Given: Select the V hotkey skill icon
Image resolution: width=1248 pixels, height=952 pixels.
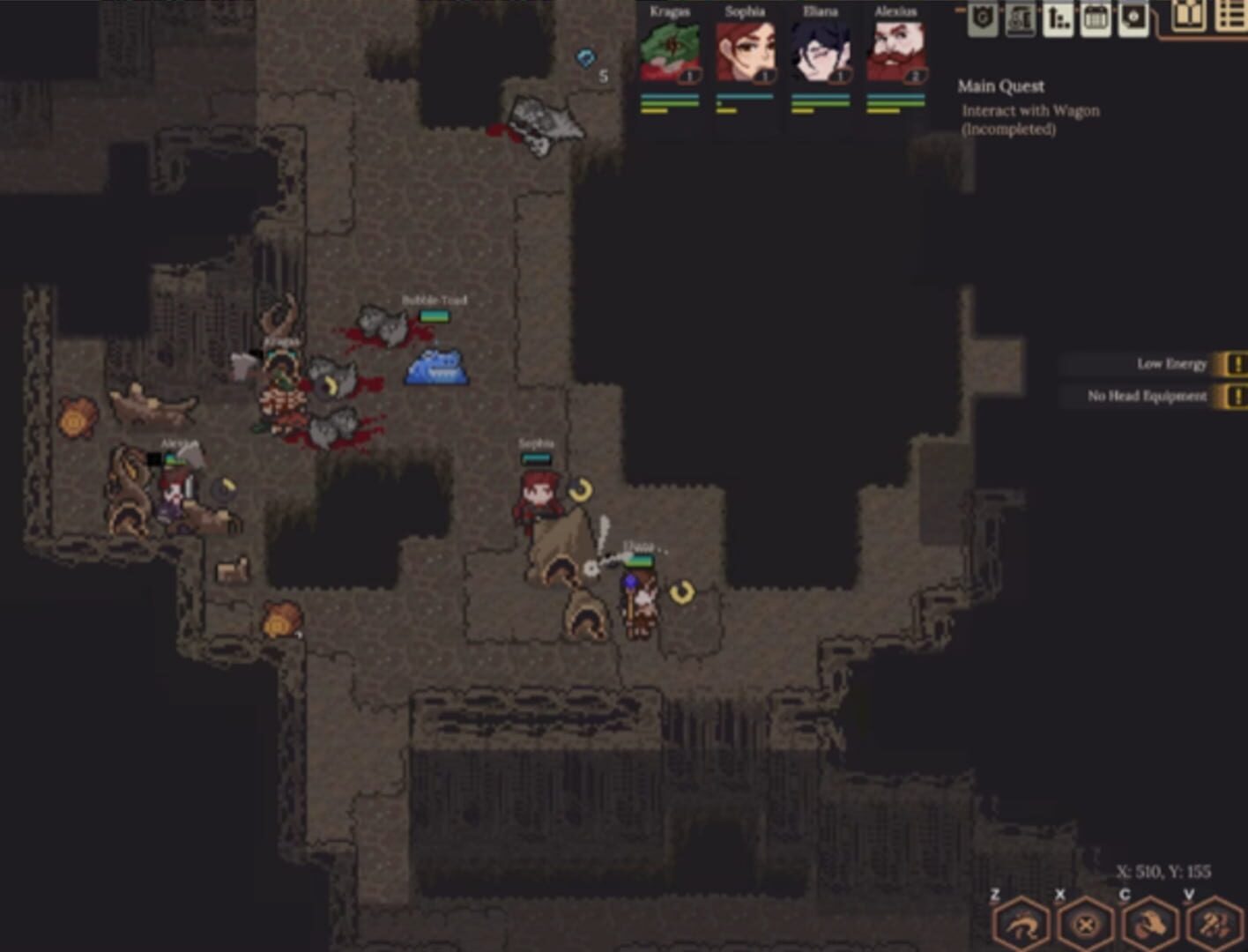Looking at the screenshot, I should (x=1215, y=926).
